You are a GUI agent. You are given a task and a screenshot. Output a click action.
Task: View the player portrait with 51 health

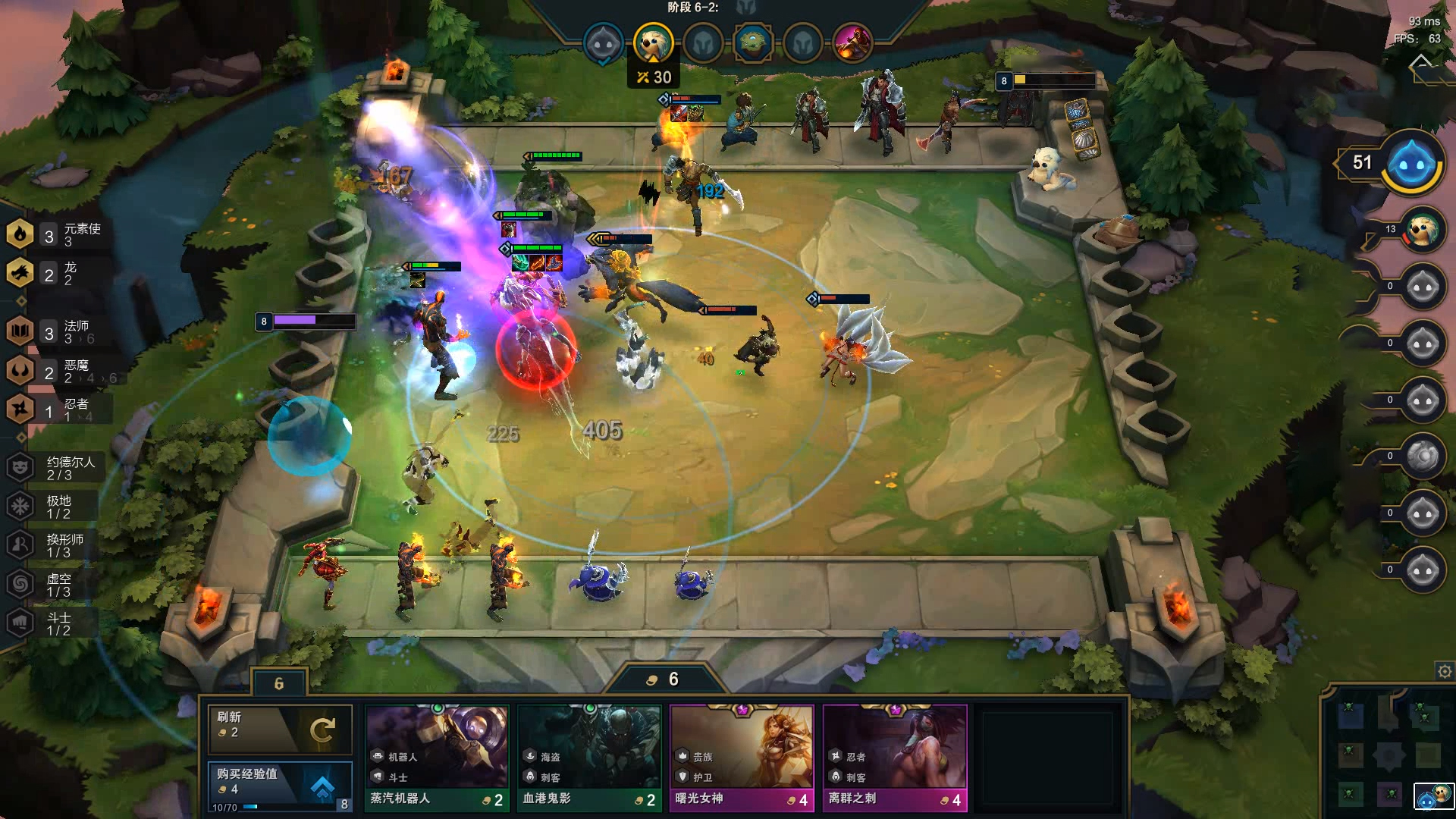coord(1412,163)
